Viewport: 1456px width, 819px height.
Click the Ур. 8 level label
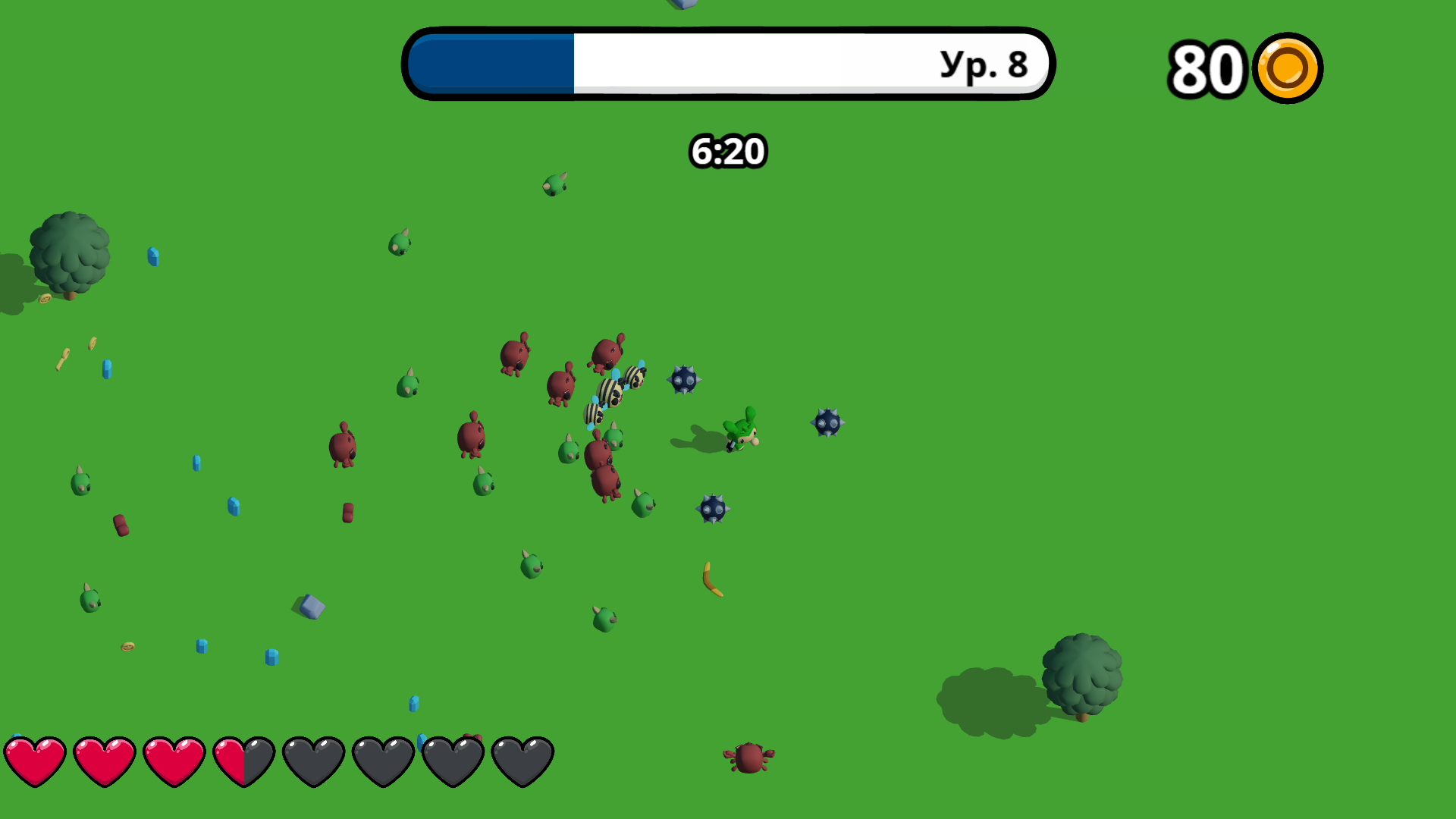(x=981, y=64)
